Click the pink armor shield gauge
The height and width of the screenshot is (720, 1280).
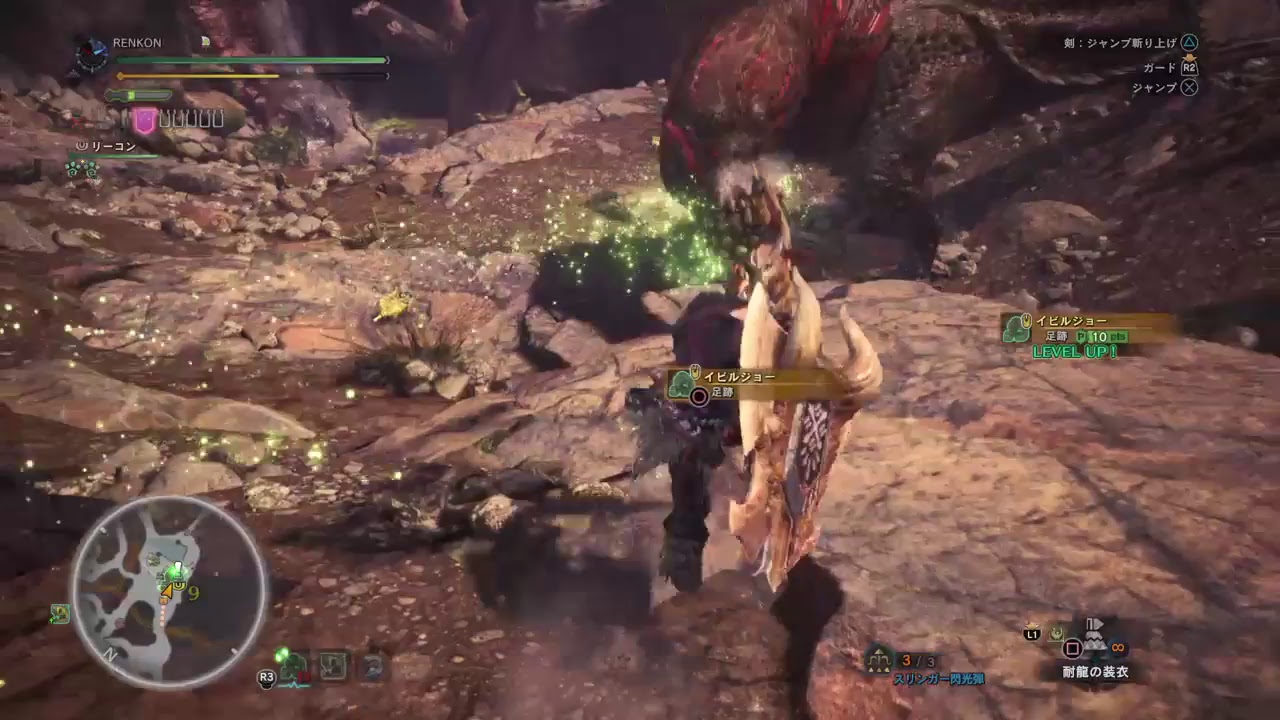(145, 118)
